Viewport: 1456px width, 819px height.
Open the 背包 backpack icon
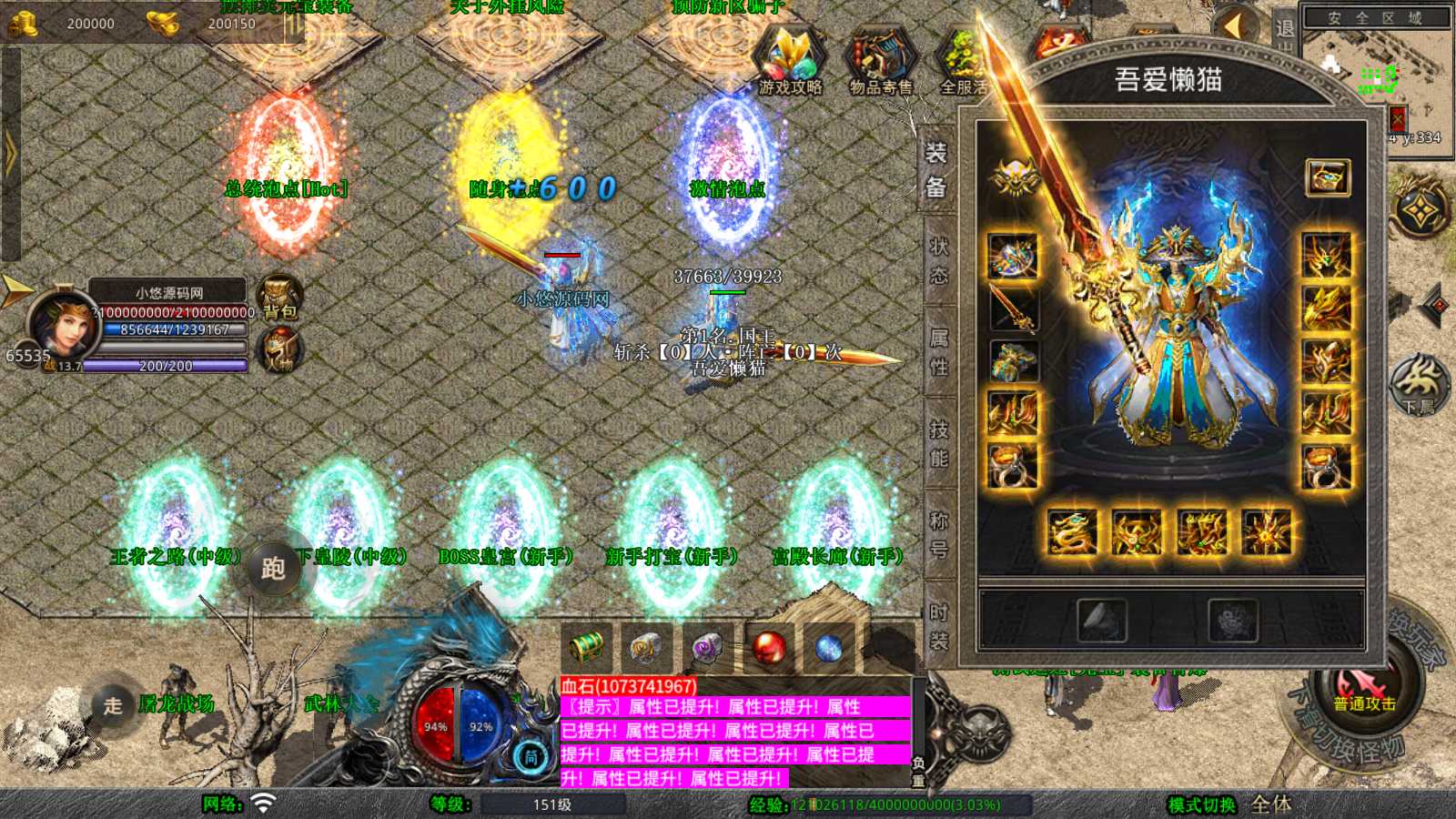pyautogui.click(x=279, y=298)
